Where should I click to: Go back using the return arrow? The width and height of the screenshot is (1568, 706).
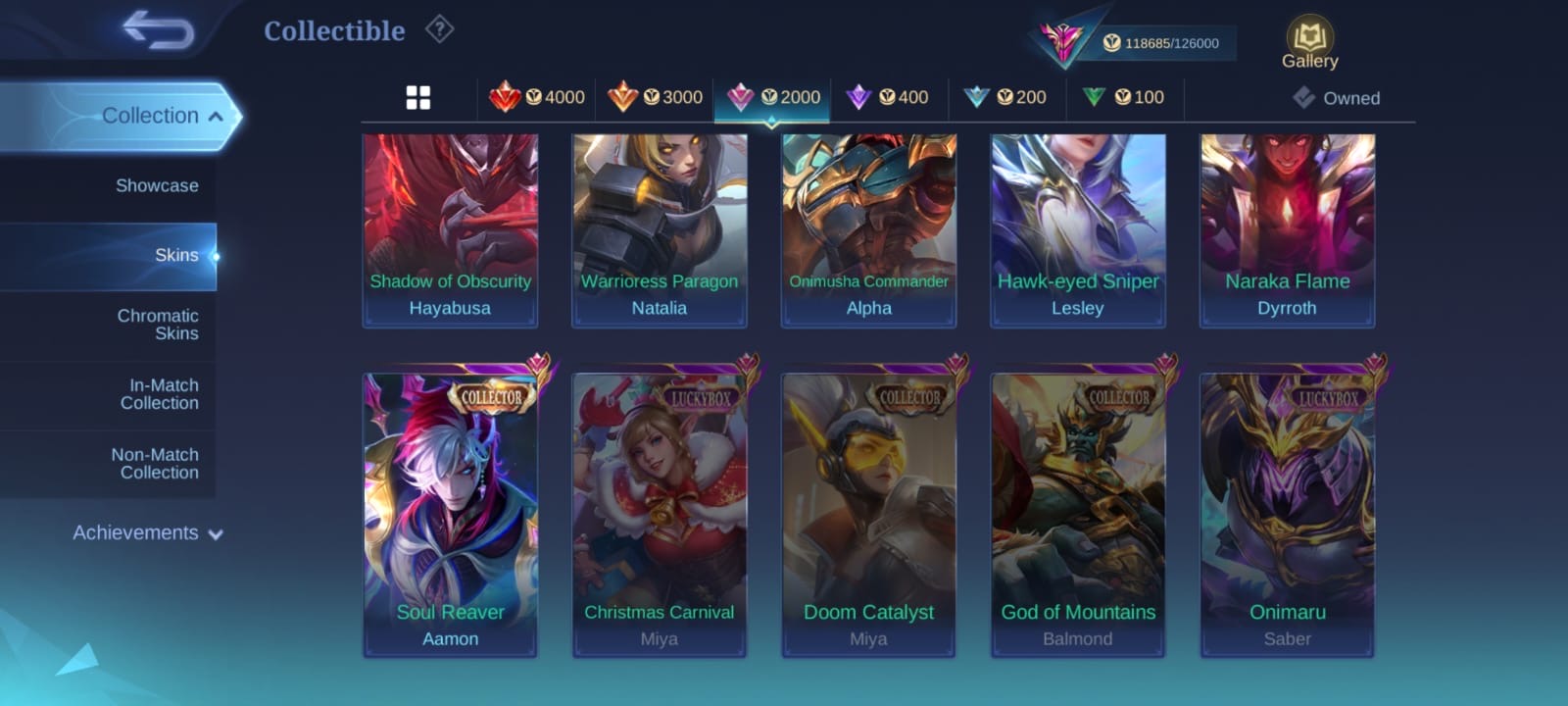tap(158, 30)
